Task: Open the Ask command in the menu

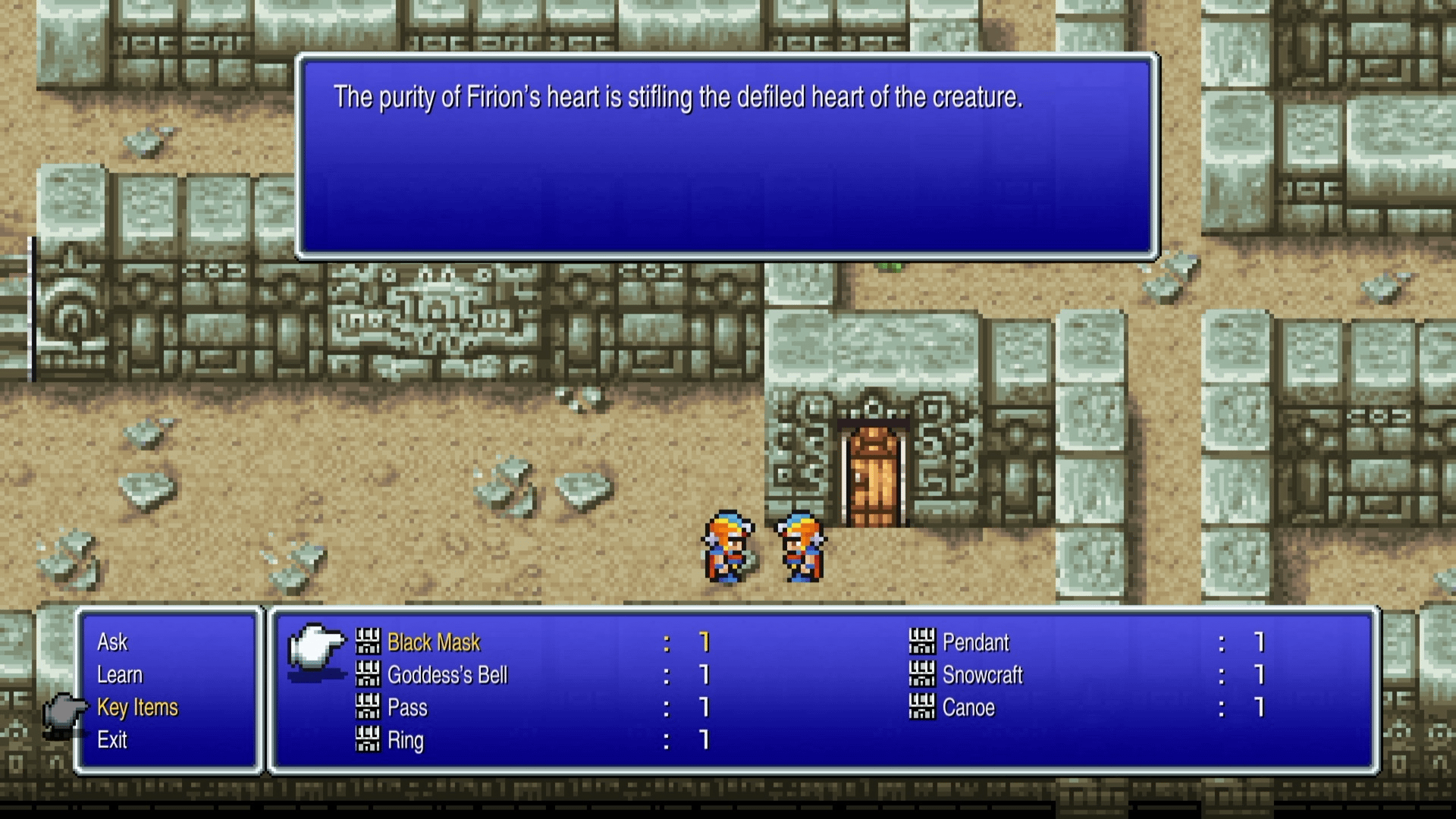Action: tap(112, 642)
